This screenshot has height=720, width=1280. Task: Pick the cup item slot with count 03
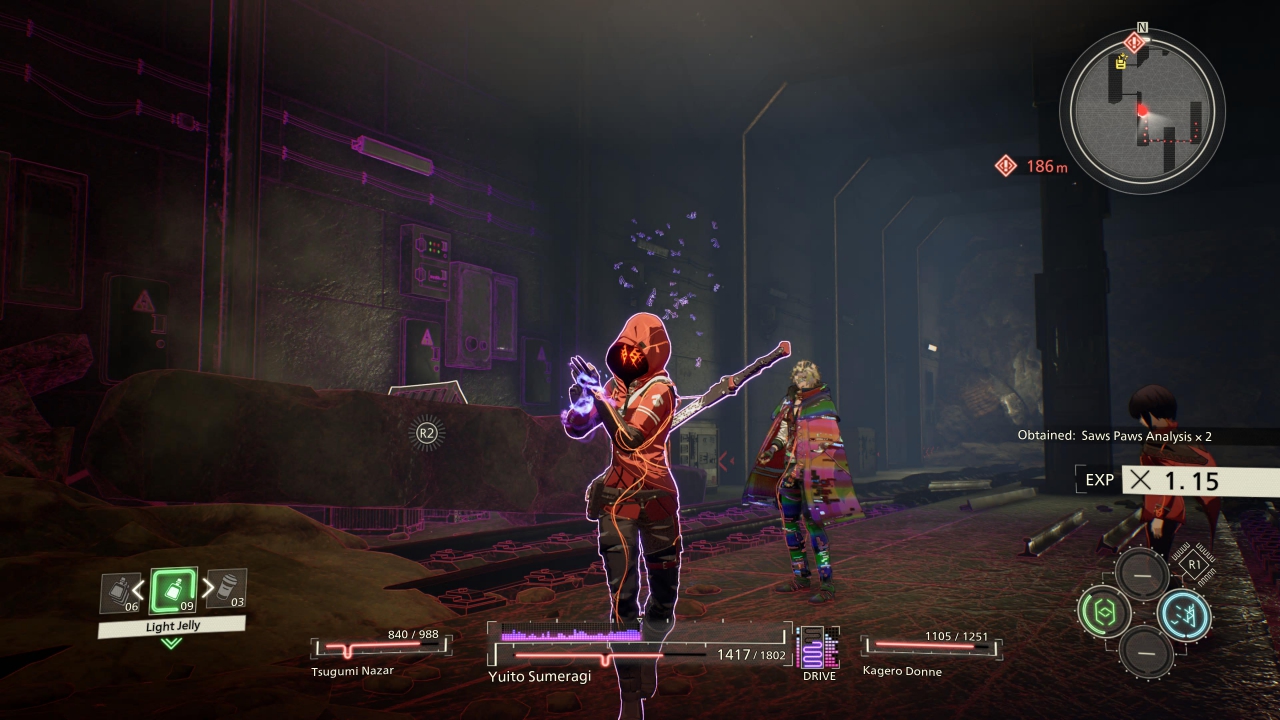[x=226, y=589]
